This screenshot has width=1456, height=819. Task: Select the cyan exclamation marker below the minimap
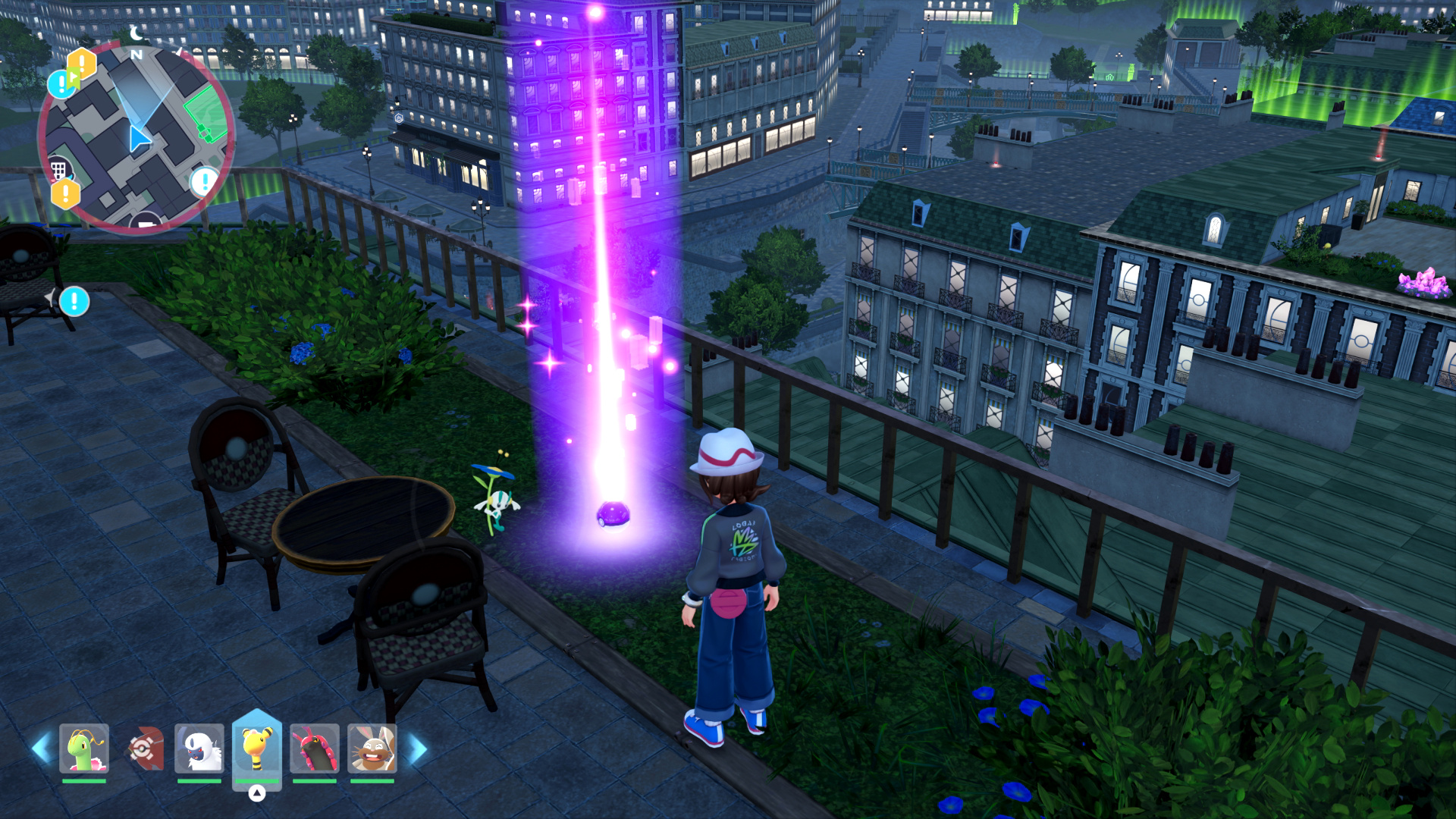[x=74, y=301]
